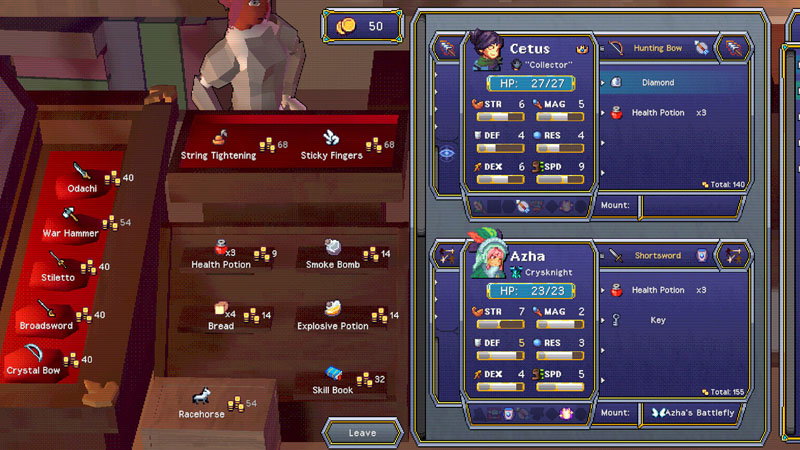Click the Diamond in Cetus's inventory

tap(657, 83)
